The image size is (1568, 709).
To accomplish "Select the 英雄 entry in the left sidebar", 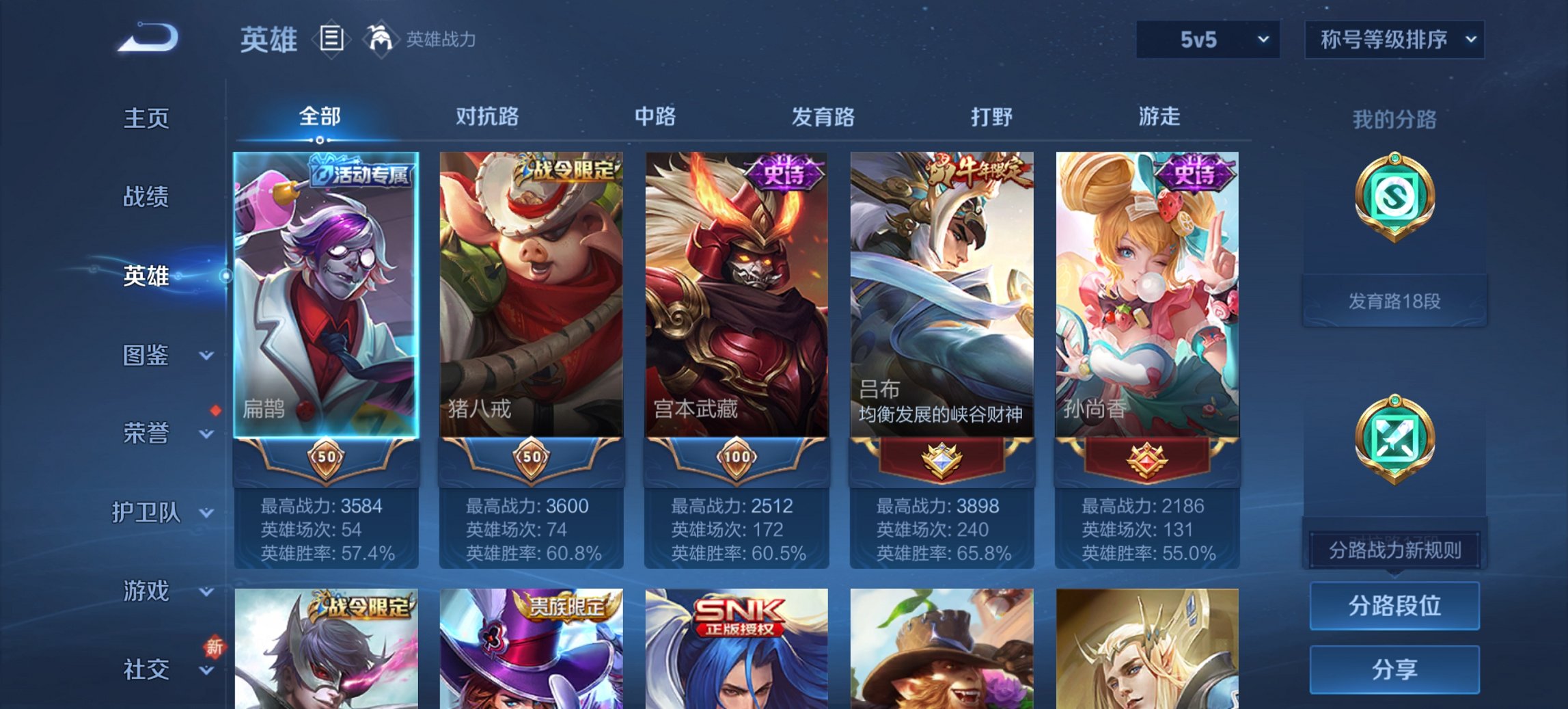I will 146,278.
